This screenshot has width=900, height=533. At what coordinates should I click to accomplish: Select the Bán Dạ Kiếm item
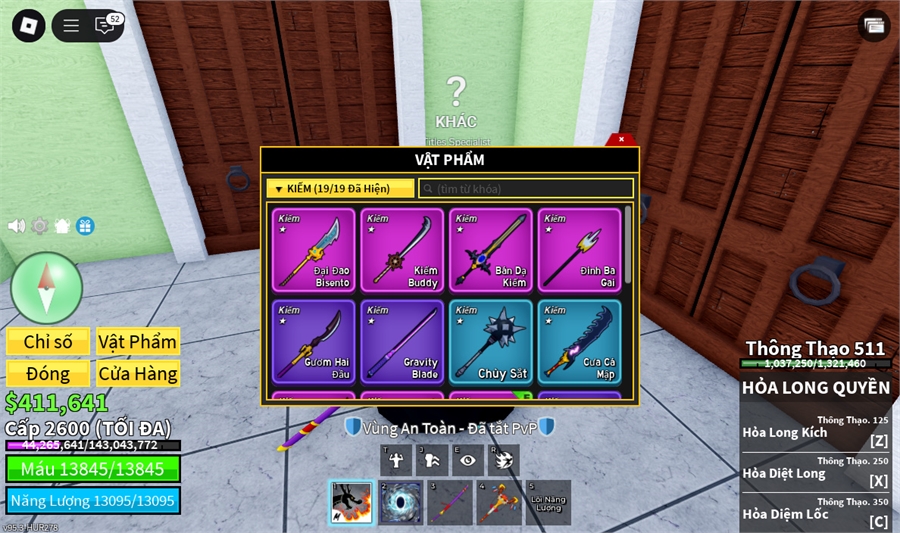490,250
